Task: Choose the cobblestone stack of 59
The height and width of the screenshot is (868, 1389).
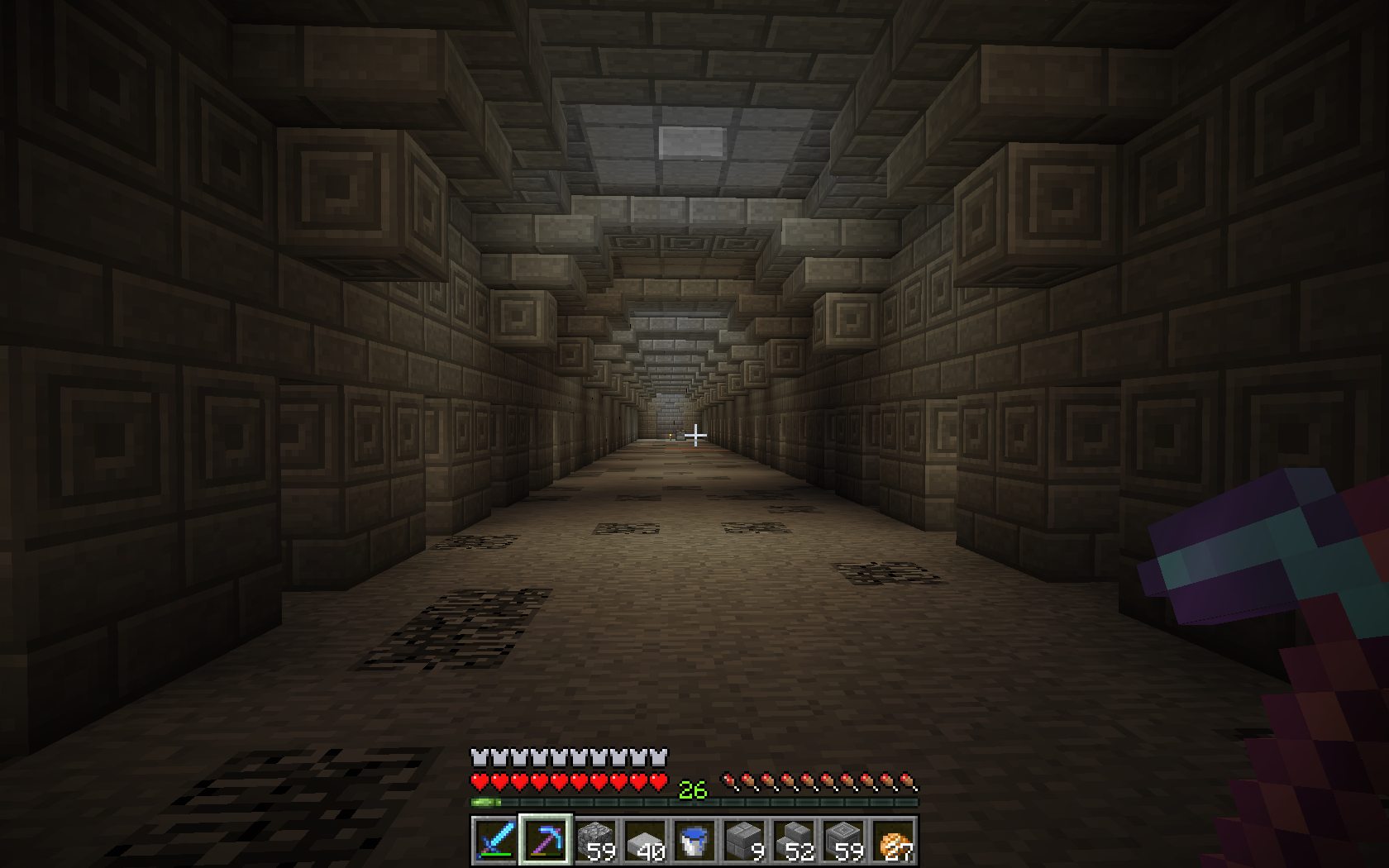Action: click(594, 840)
